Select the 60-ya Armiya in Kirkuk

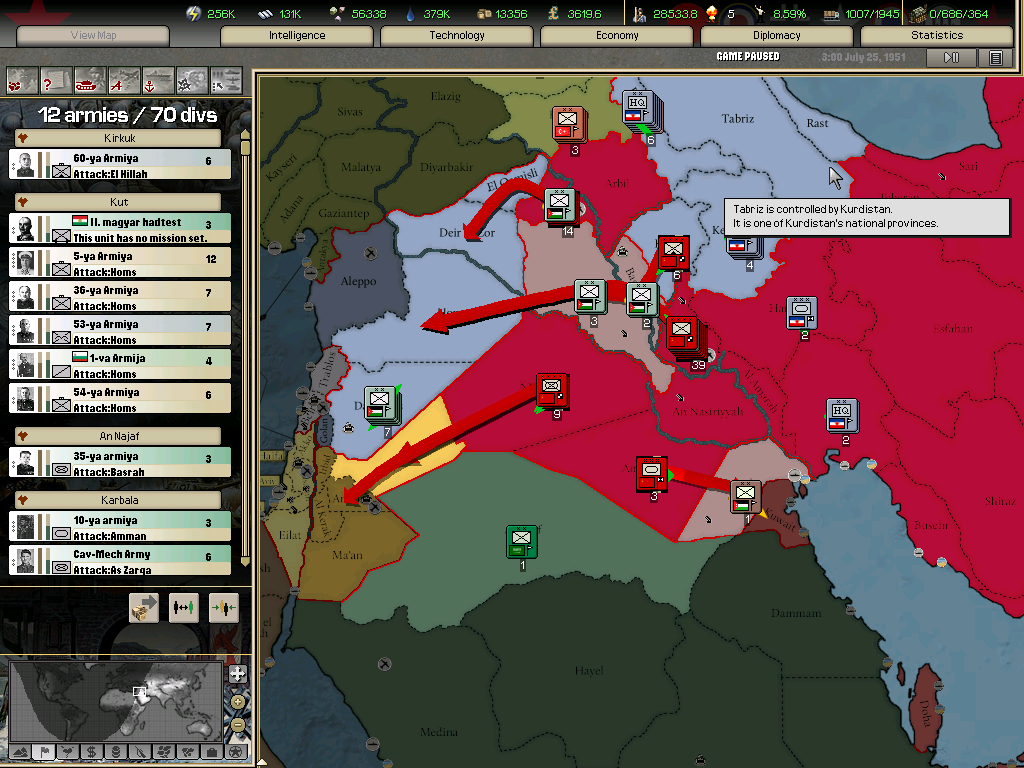click(x=120, y=165)
